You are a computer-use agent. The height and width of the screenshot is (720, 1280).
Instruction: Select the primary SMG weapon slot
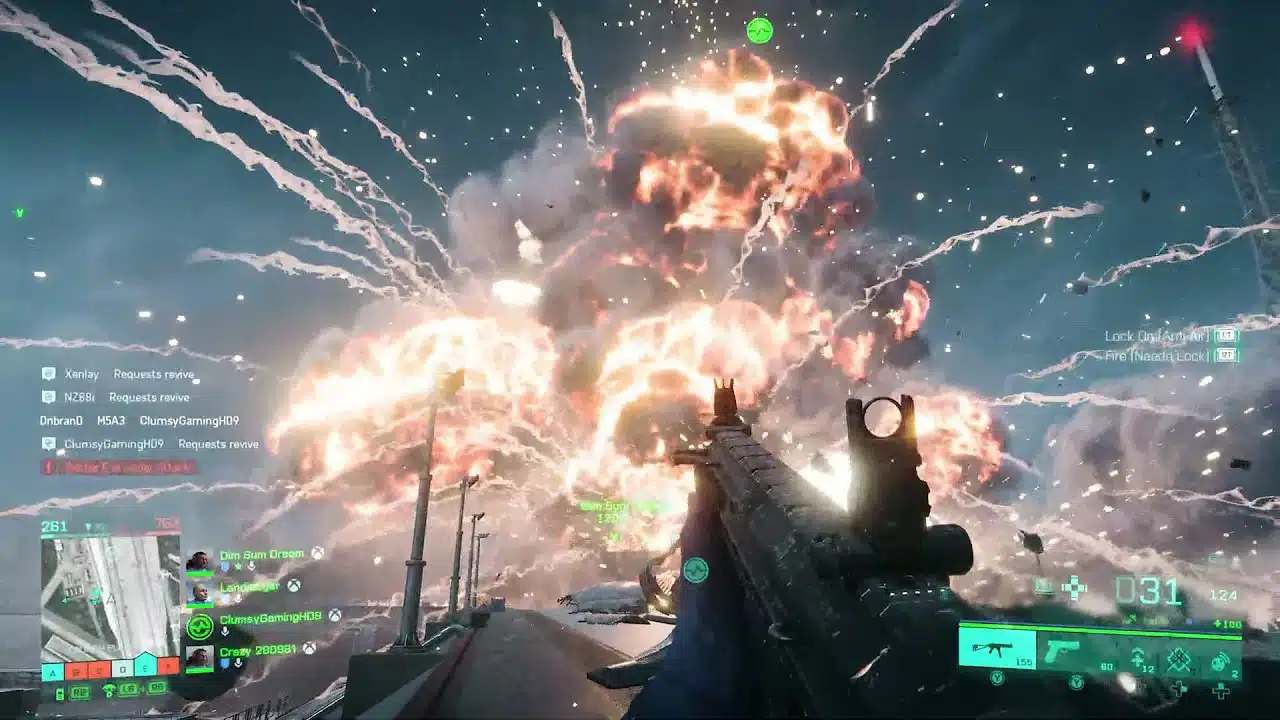[x=996, y=648]
